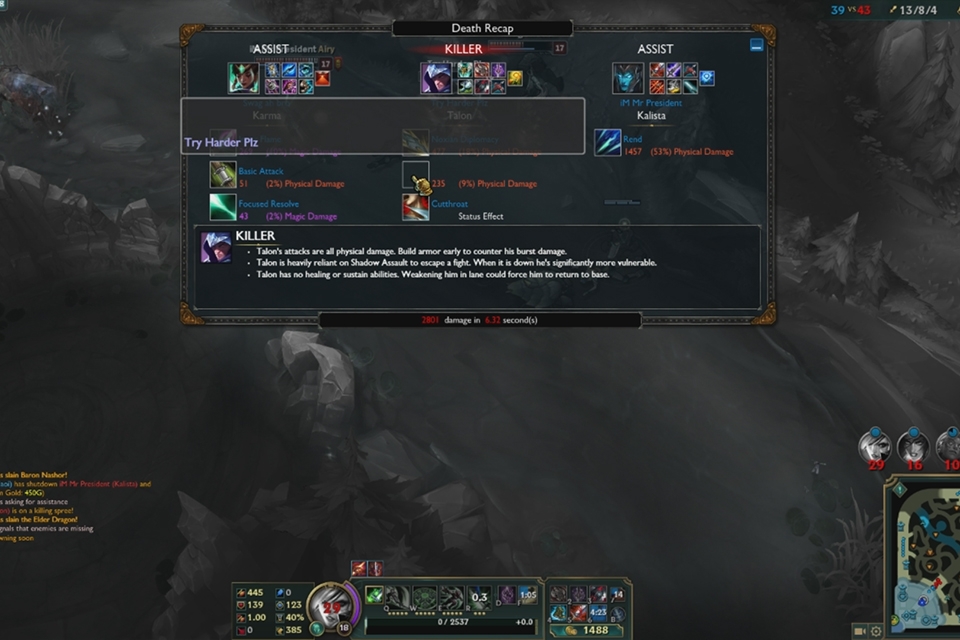Select the D summoner spell icon
Screen dimensions: 960x640
point(507,595)
